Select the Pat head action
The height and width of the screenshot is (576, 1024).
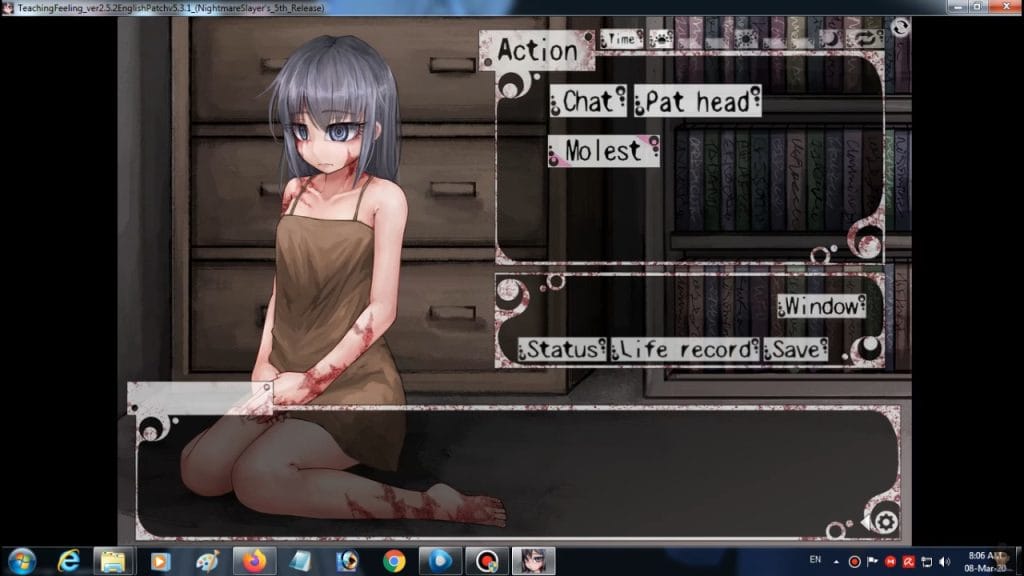pyautogui.click(x=697, y=101)
